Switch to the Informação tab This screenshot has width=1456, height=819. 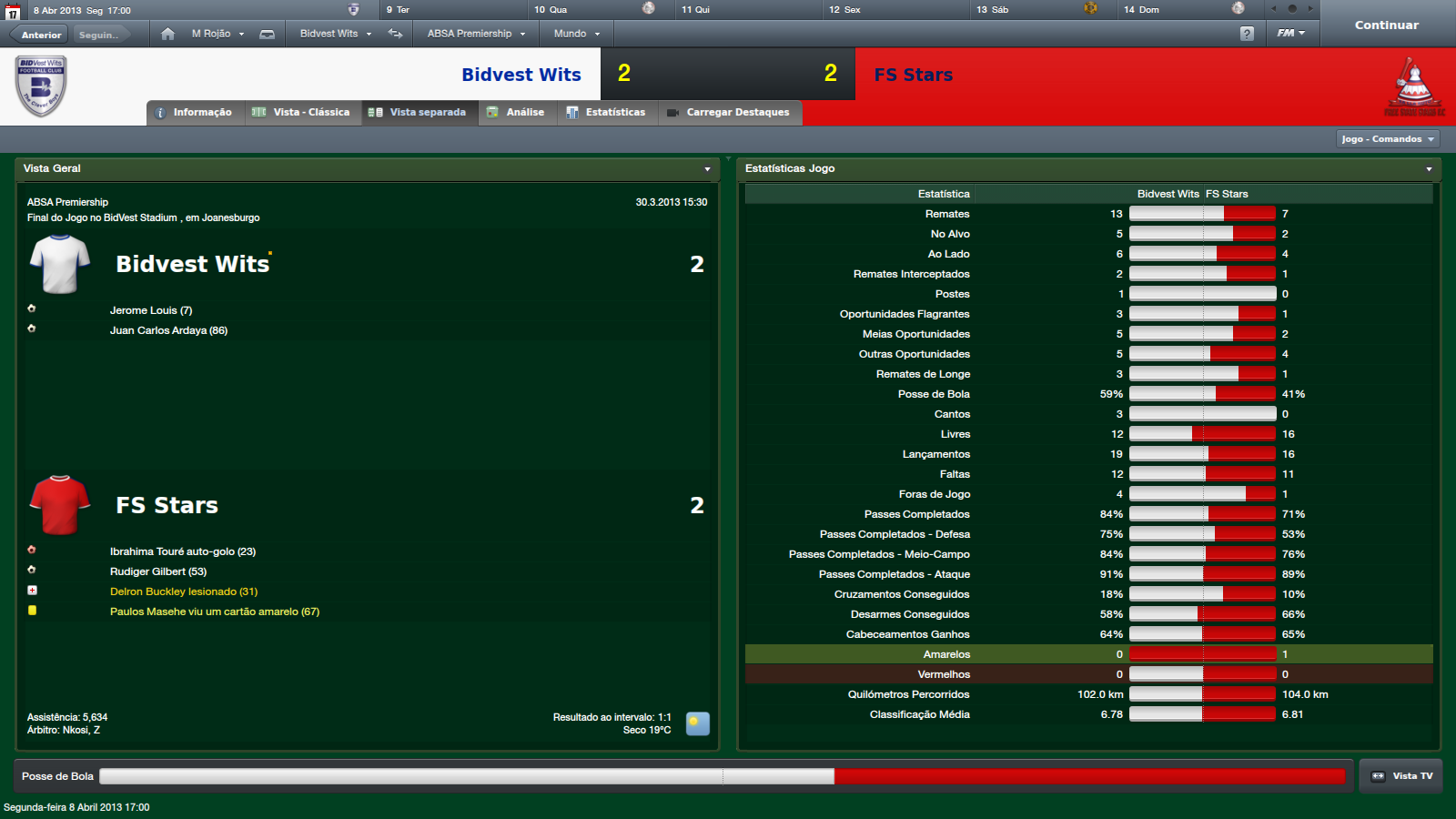[x=195, y=113]
